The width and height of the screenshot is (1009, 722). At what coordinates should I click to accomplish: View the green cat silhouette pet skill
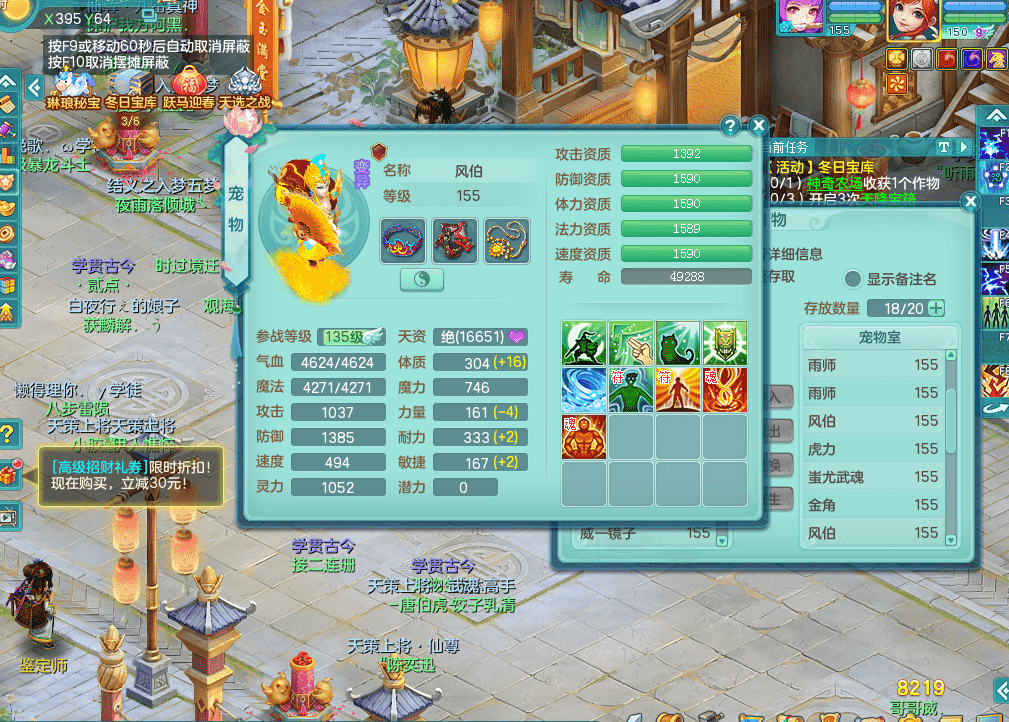point(677,343)
